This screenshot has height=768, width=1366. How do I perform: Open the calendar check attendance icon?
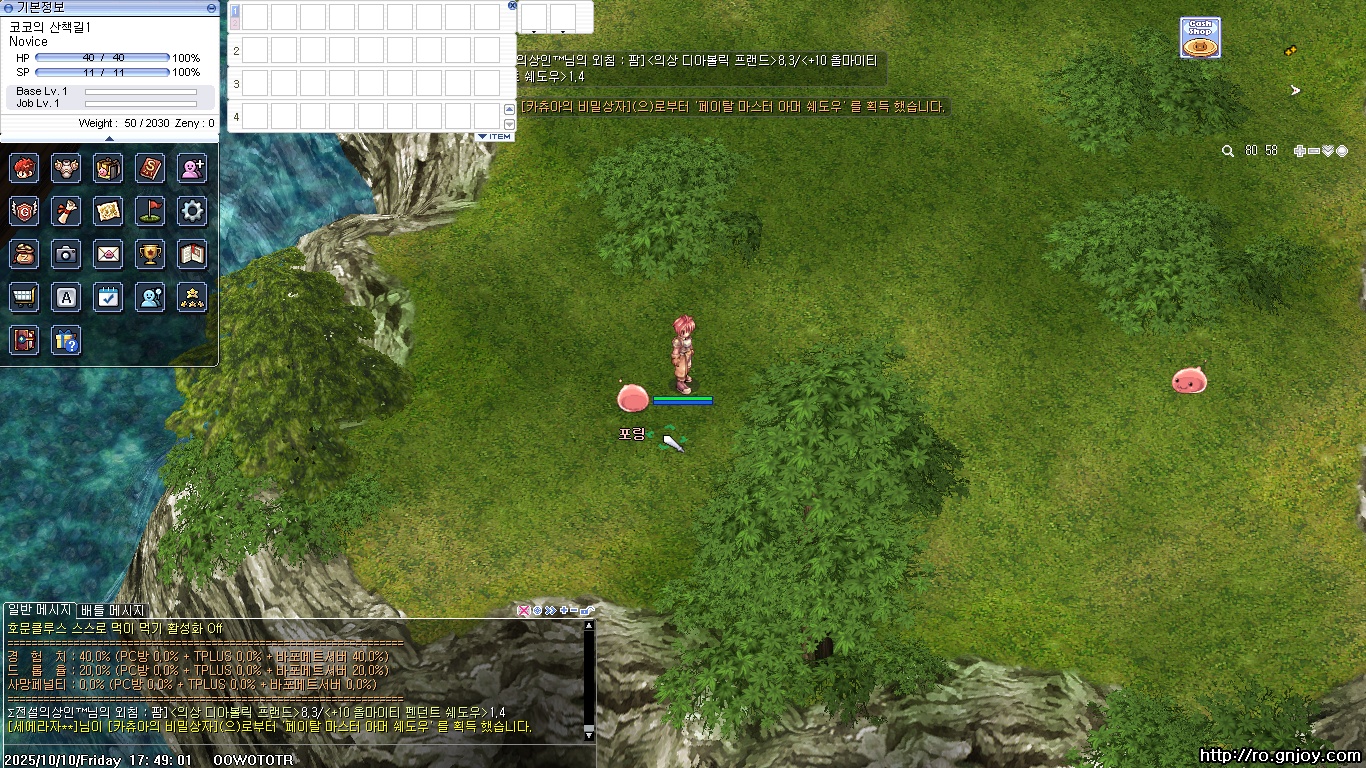pos(108,297)
